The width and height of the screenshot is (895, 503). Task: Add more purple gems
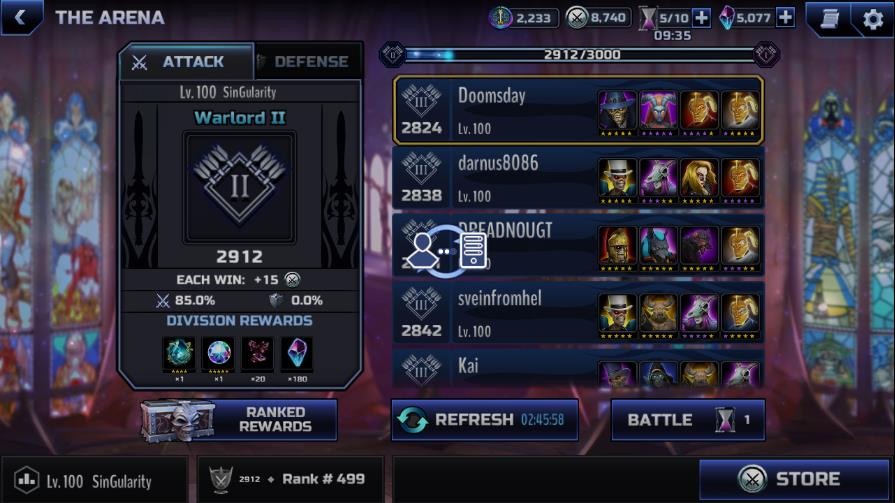[x=785, y=17]
